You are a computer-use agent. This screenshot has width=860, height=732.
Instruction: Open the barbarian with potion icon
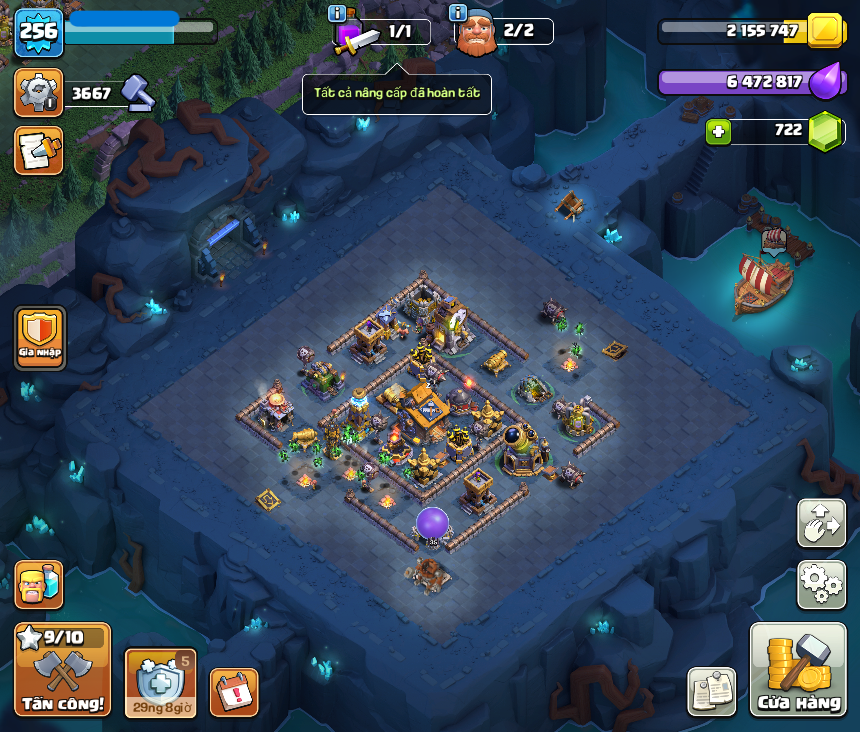point(39,584)
